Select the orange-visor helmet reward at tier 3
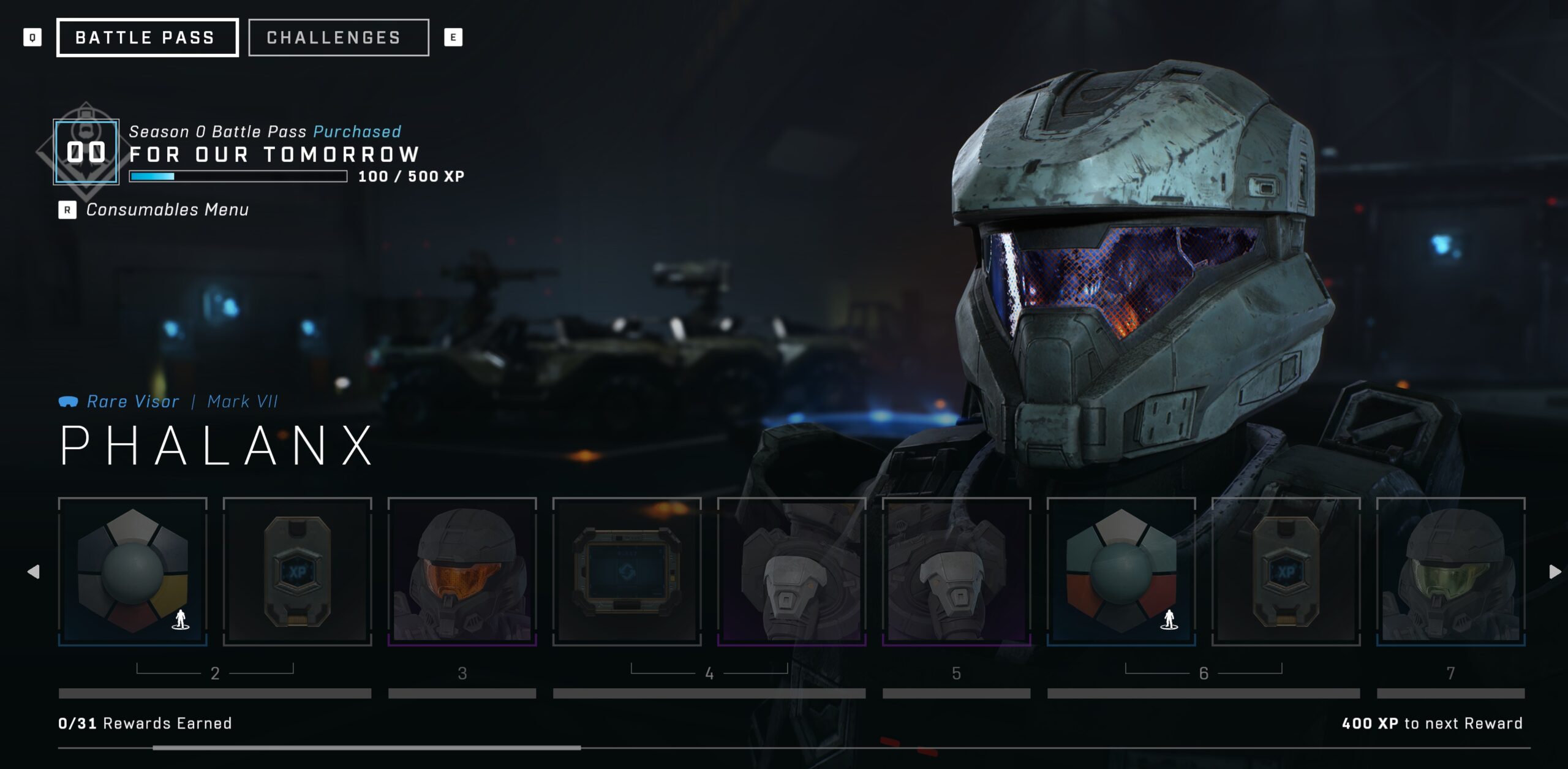 462,573
